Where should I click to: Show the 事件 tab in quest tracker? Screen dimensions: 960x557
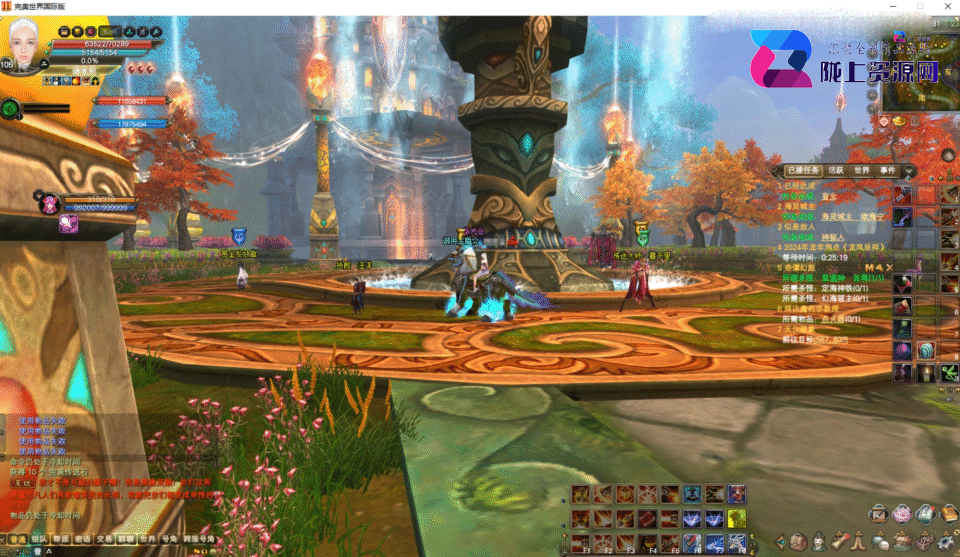point(888,171)
